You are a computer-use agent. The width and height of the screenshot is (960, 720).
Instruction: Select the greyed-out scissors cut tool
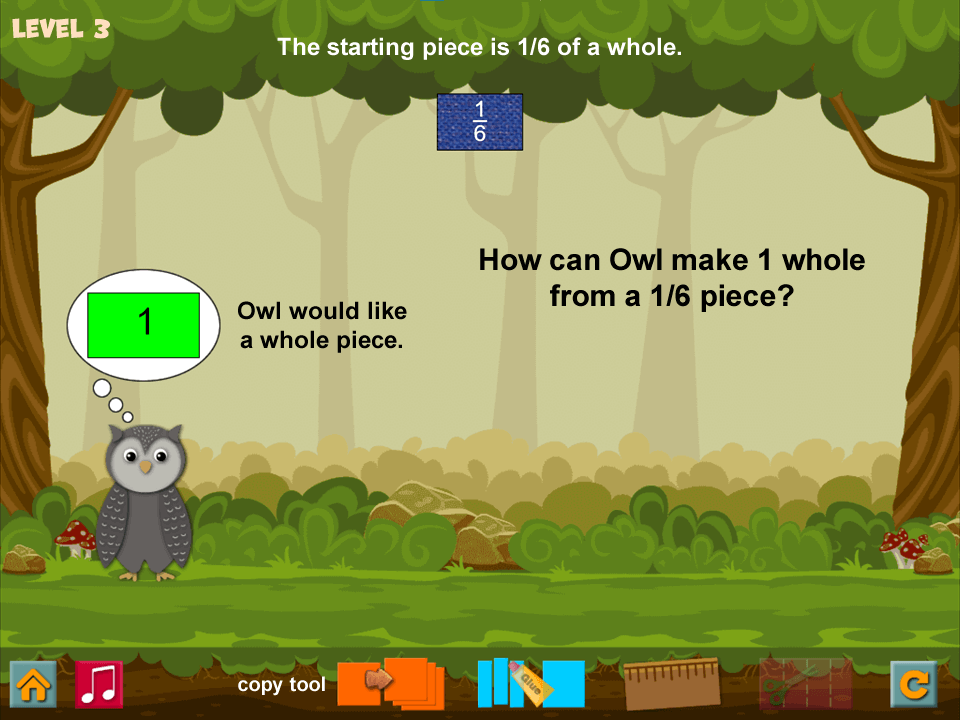click(805, 683)
